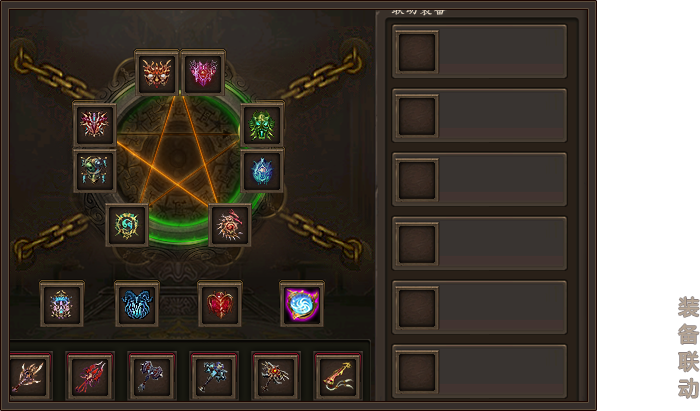Choose the ice blue hammer weapon
This screenshot has width=700, height=411.
click(x=214, y=376)
